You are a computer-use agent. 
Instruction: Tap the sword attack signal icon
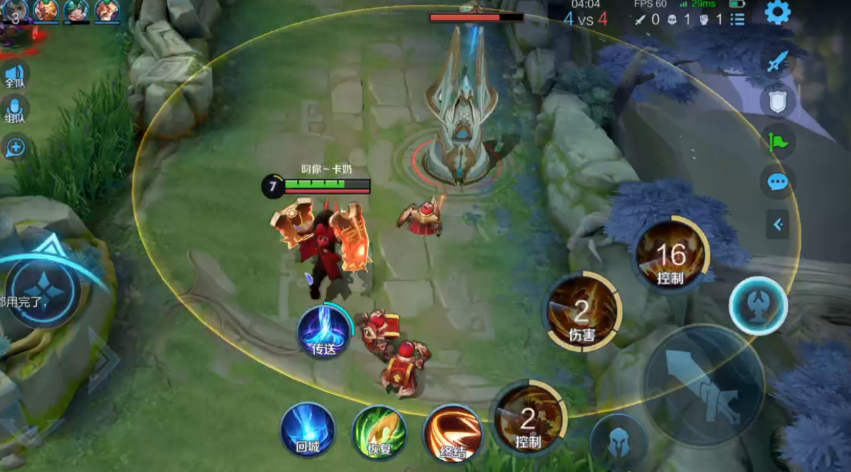[x=777, y=61]
